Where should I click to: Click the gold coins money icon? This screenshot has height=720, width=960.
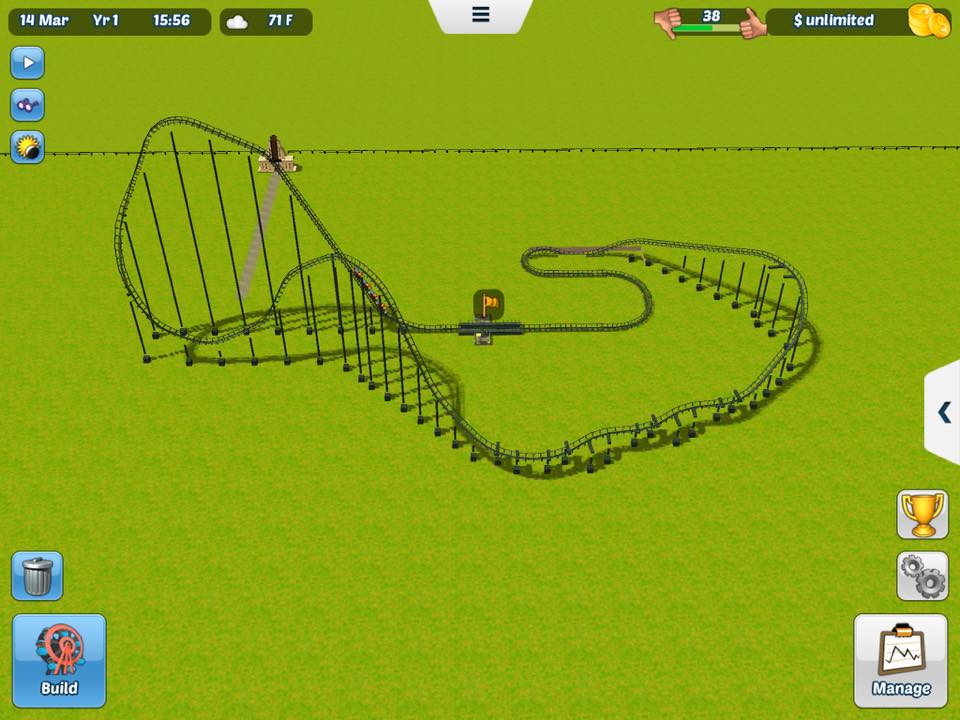[x=928, y=21]
